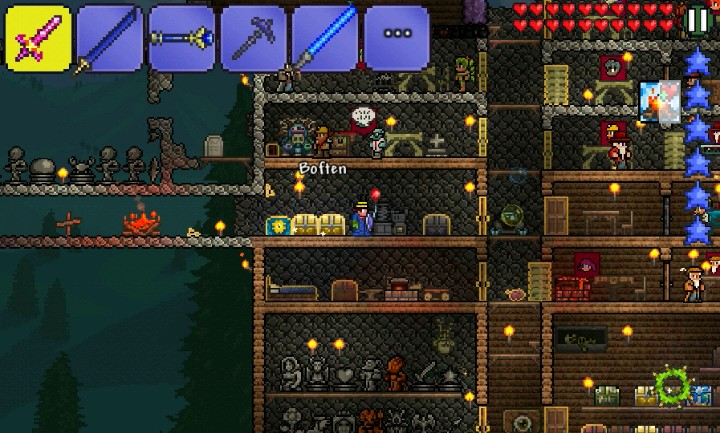Pause the game

[x=696, y=20]
